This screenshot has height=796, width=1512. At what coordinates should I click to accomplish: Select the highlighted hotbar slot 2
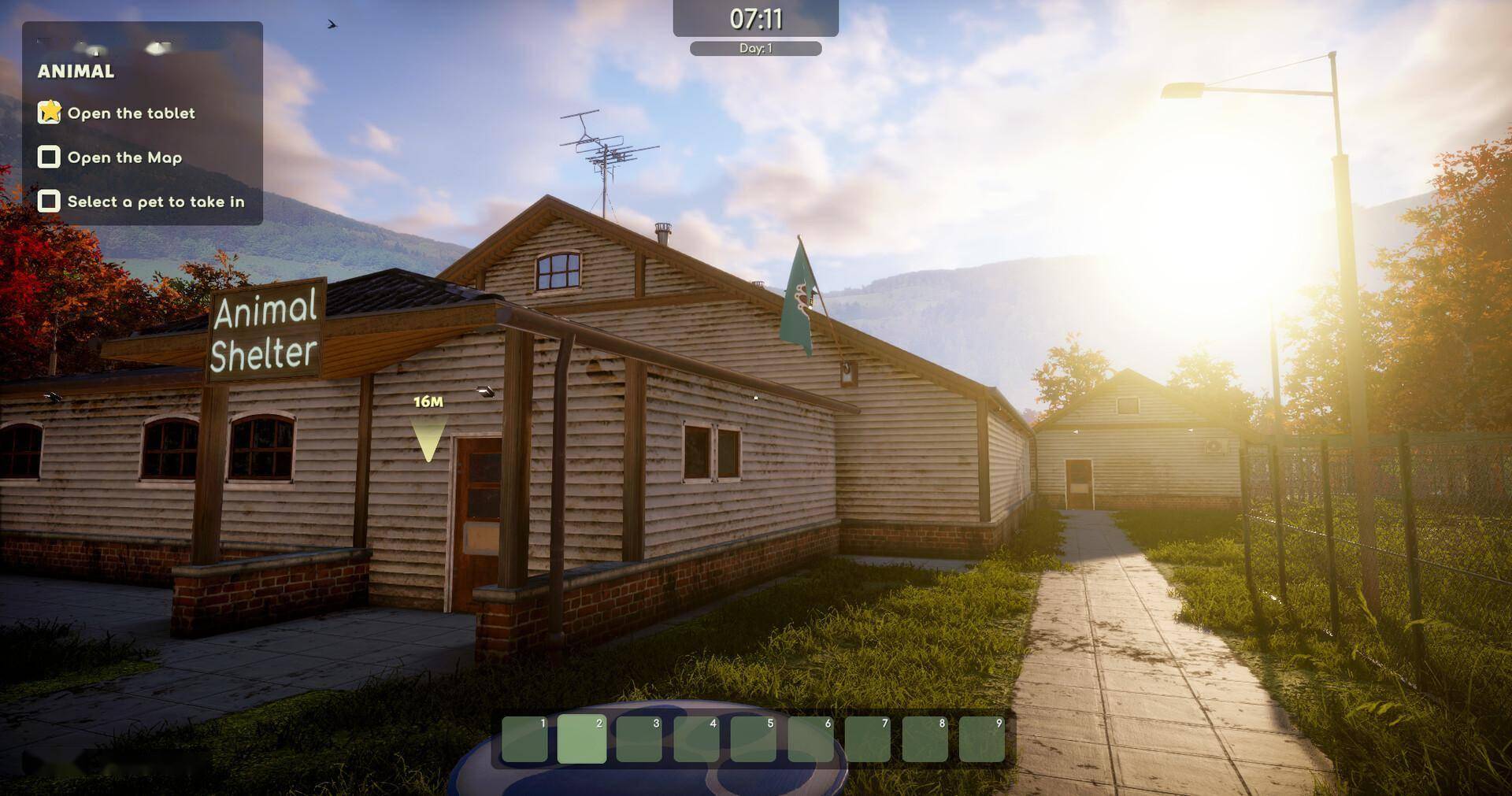[x=581, y=739]
